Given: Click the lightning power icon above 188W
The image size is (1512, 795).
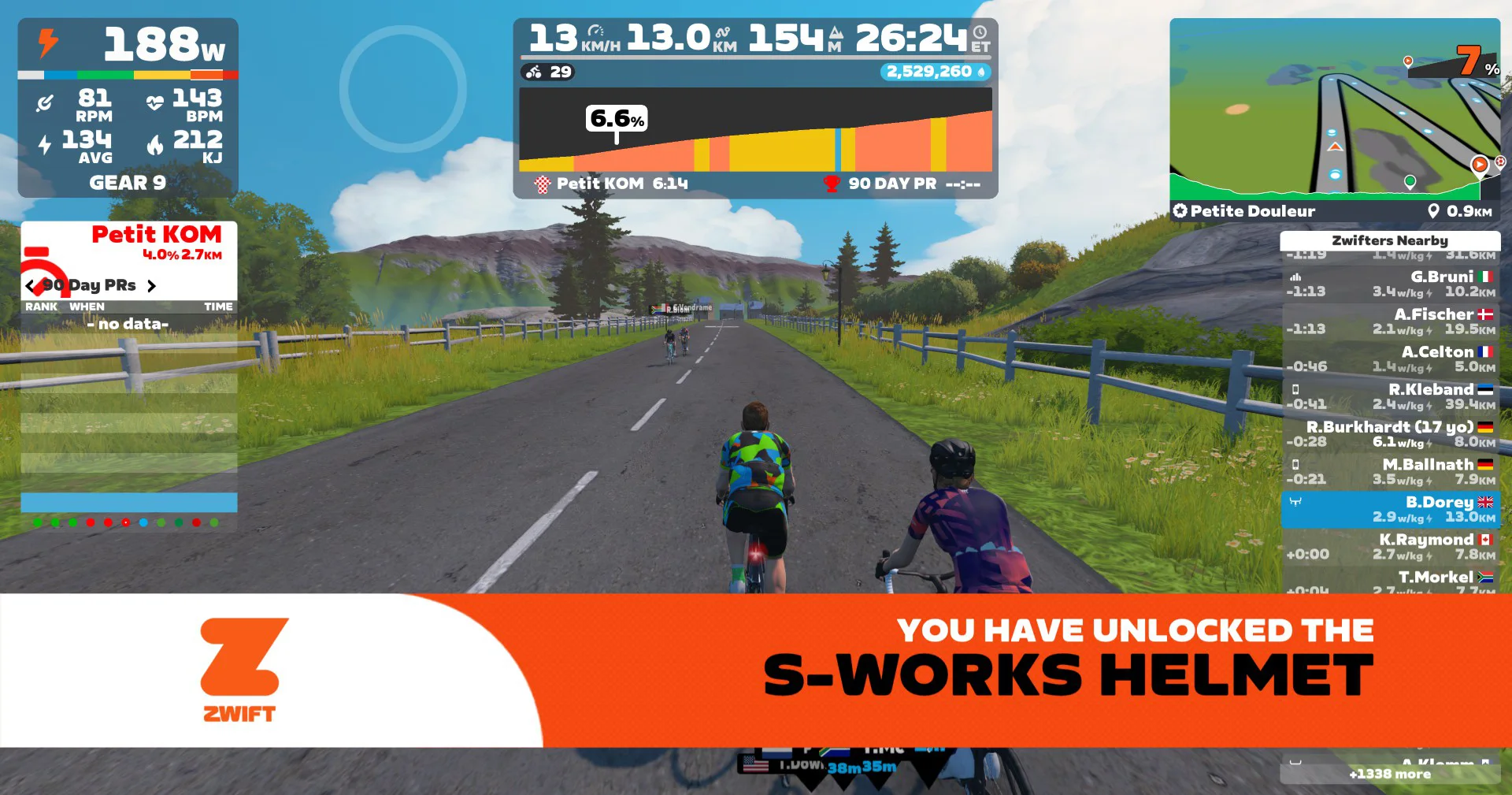Looking at the screenshot, I should click(x=48, y=45).
